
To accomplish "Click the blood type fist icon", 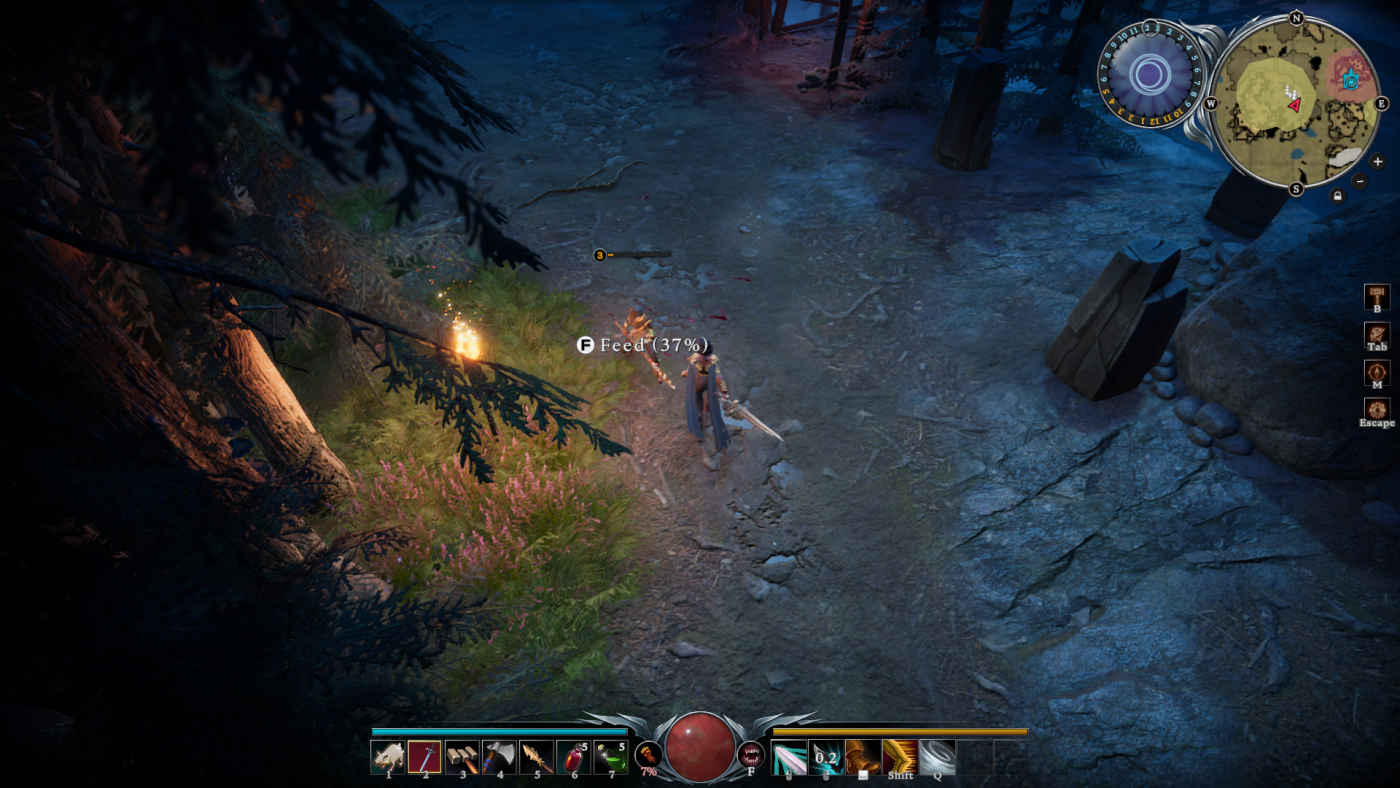I will pos(648,753).
